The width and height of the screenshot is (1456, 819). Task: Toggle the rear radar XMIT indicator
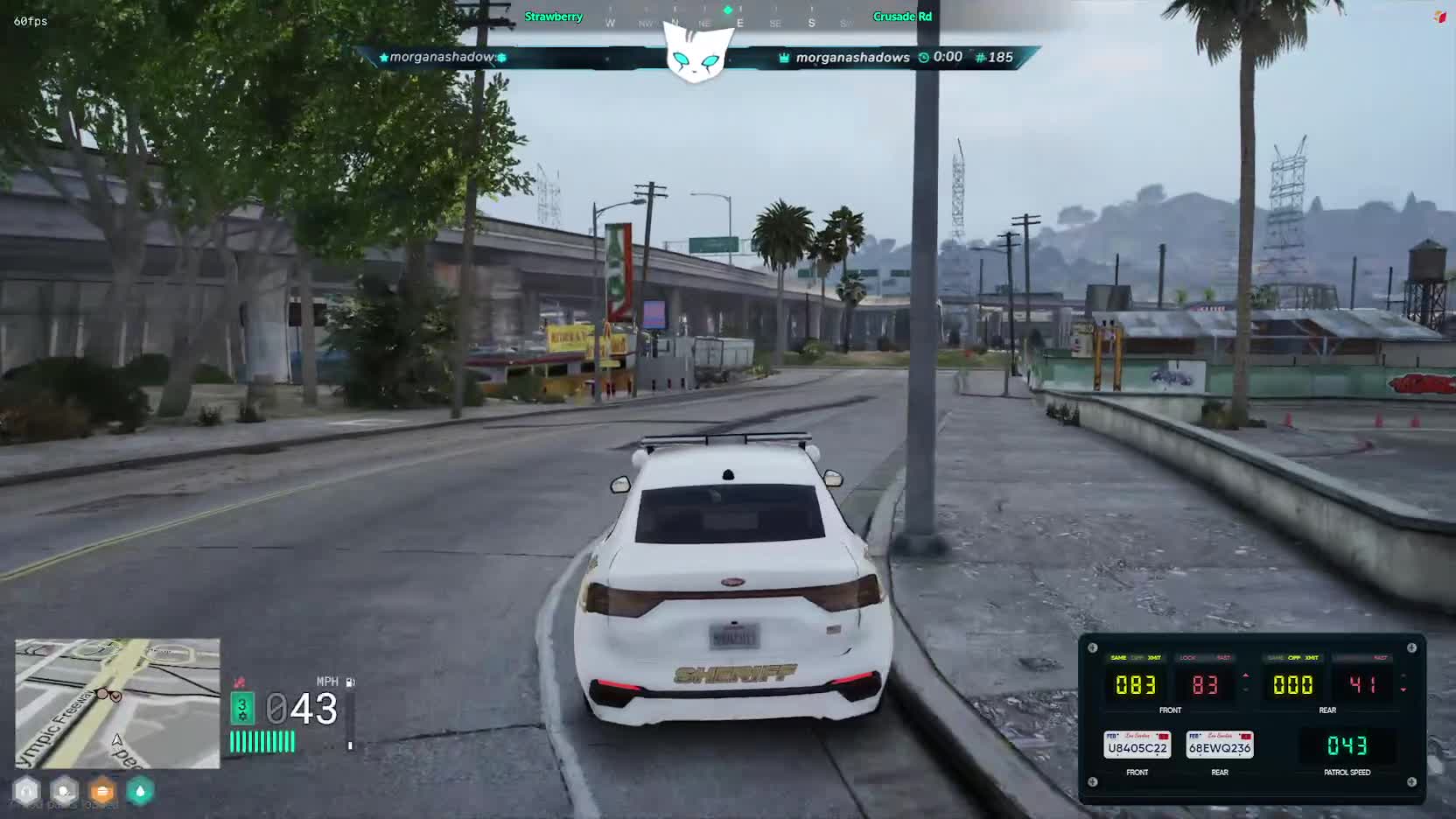(1312, 658)
